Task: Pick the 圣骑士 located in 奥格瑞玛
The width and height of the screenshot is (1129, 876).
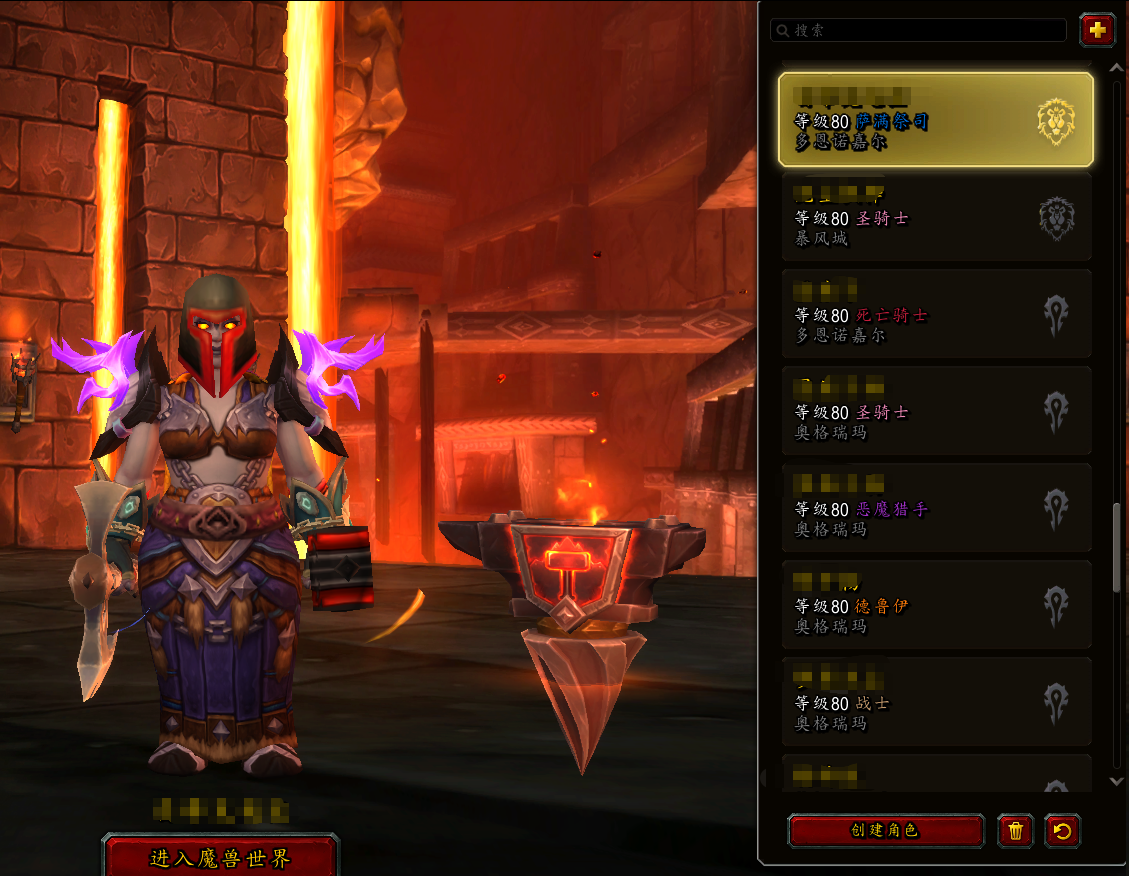Action: pyautogui.click(x=935, y=411)
